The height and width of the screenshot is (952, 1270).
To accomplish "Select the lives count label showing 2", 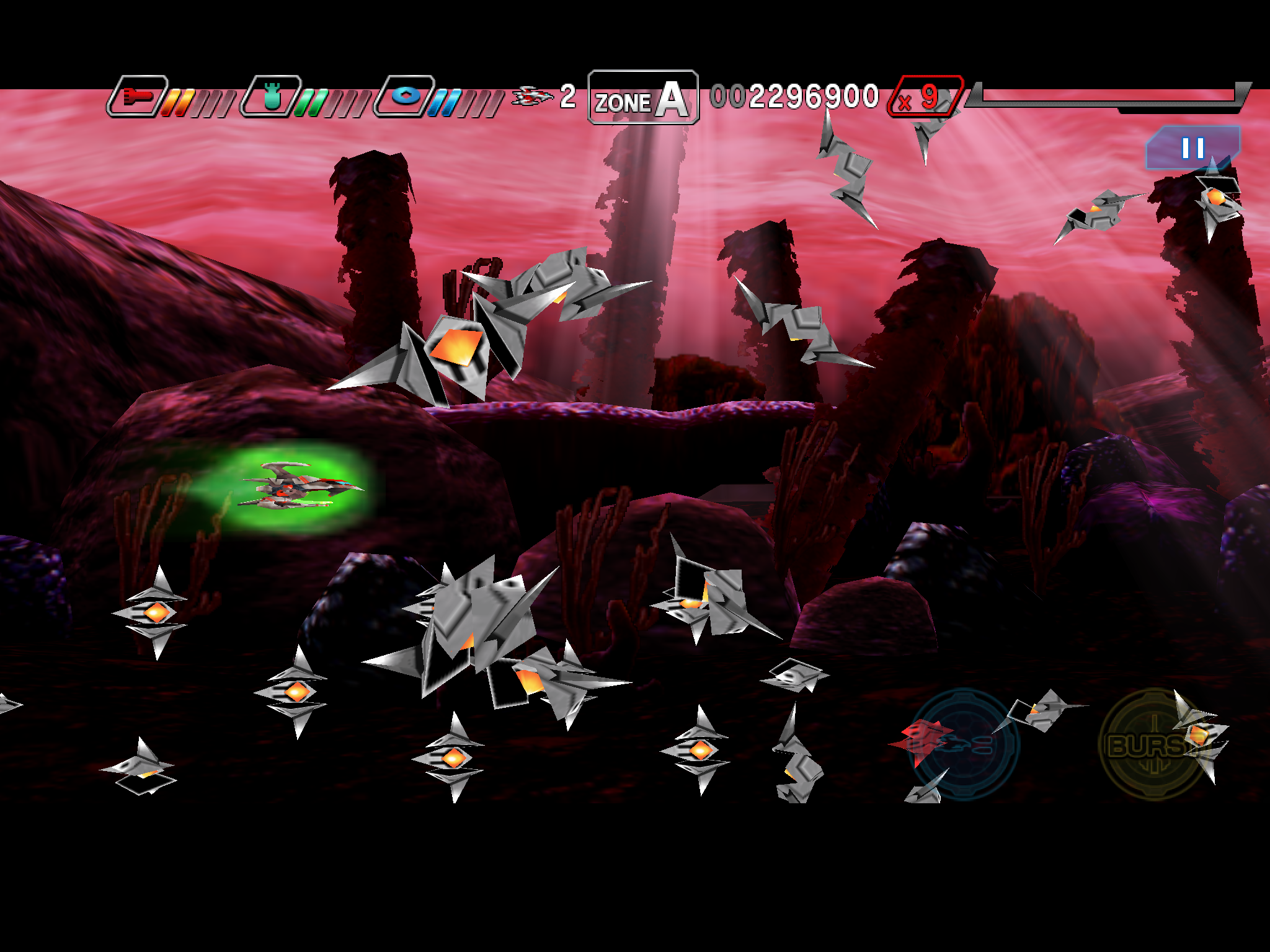I will (569, 97).
